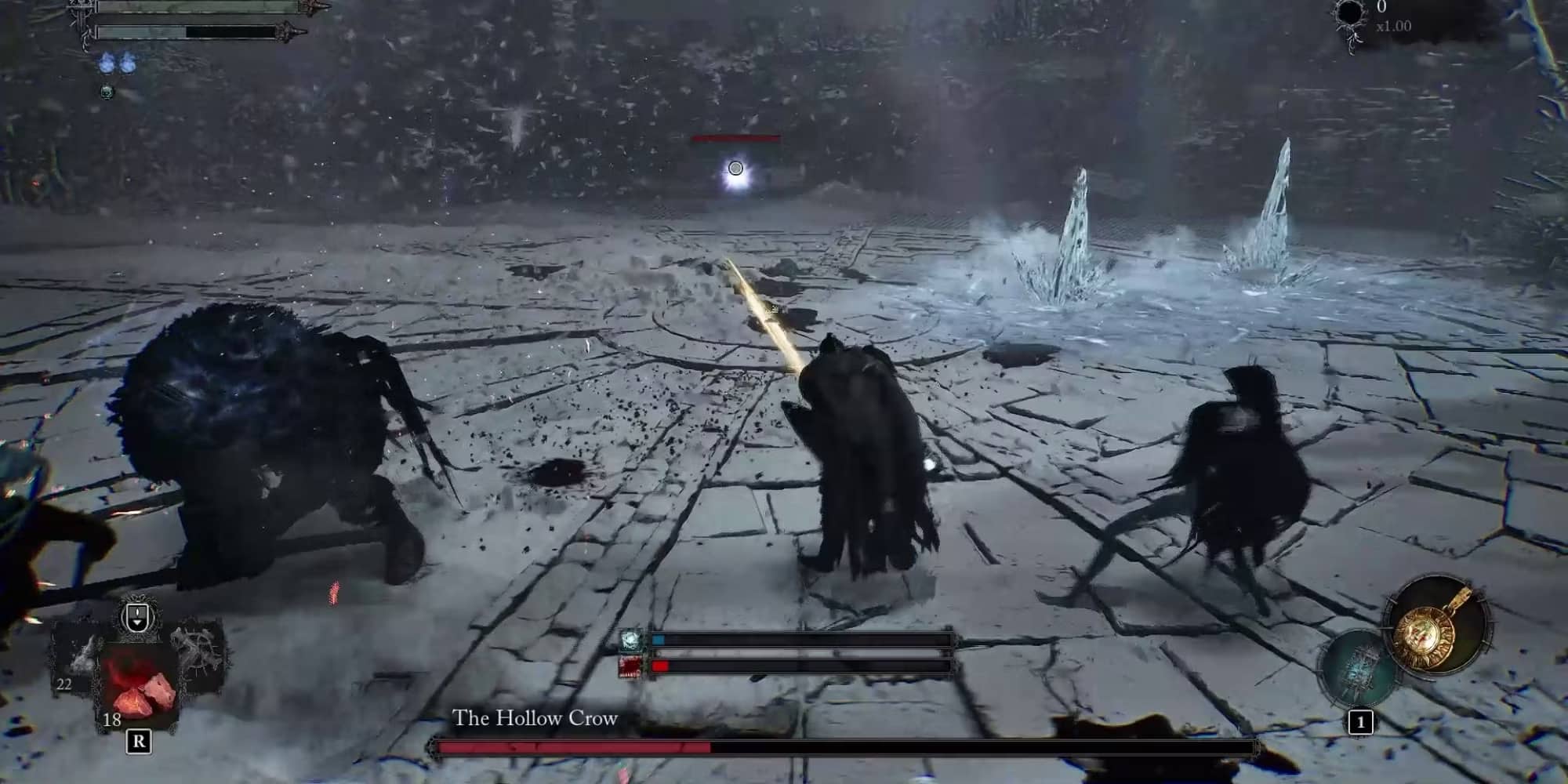
Task: Click the red ally status square marker
Action: (660, 666)
